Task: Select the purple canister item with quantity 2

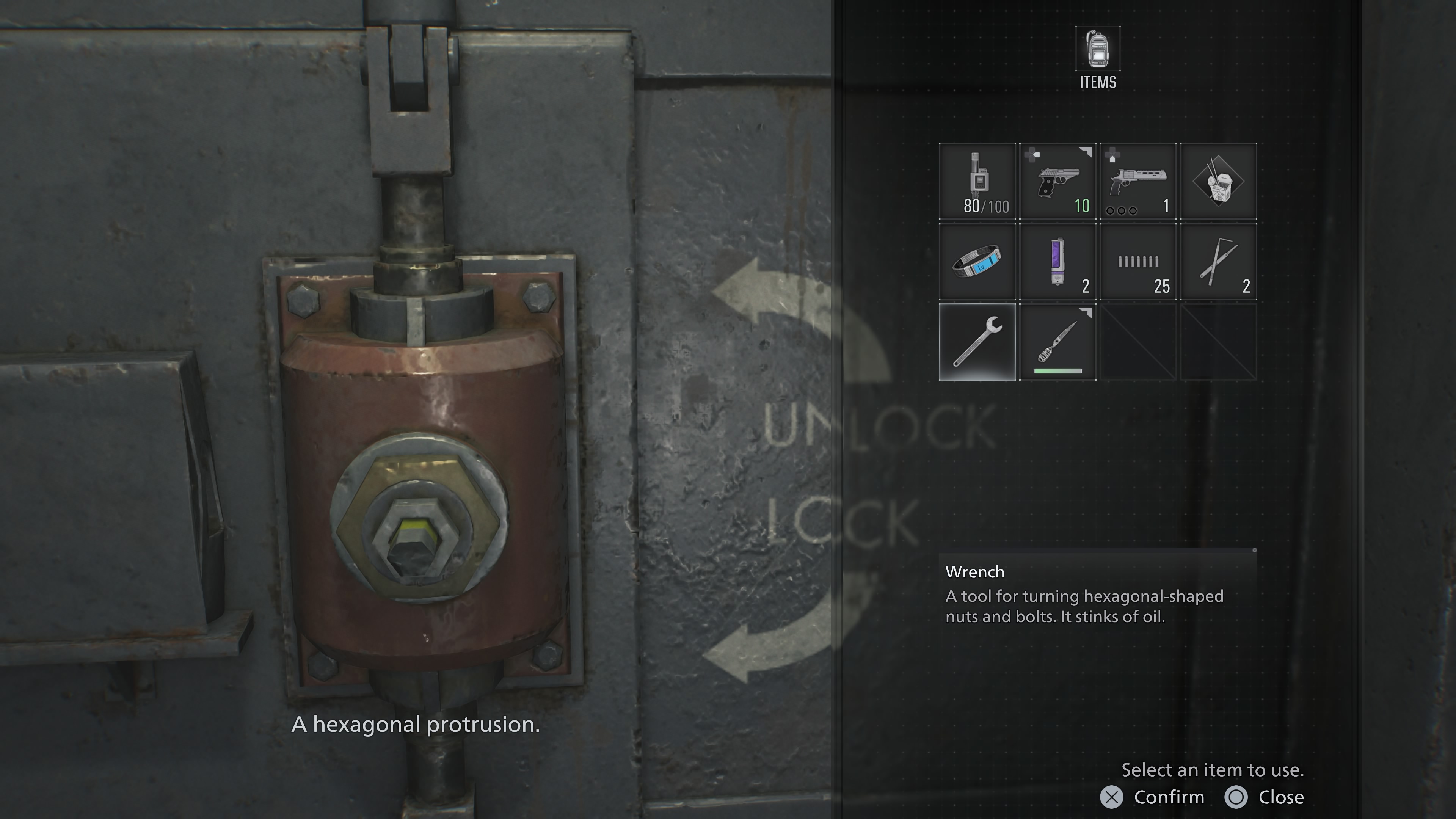Action: [x=1057, y=262]
